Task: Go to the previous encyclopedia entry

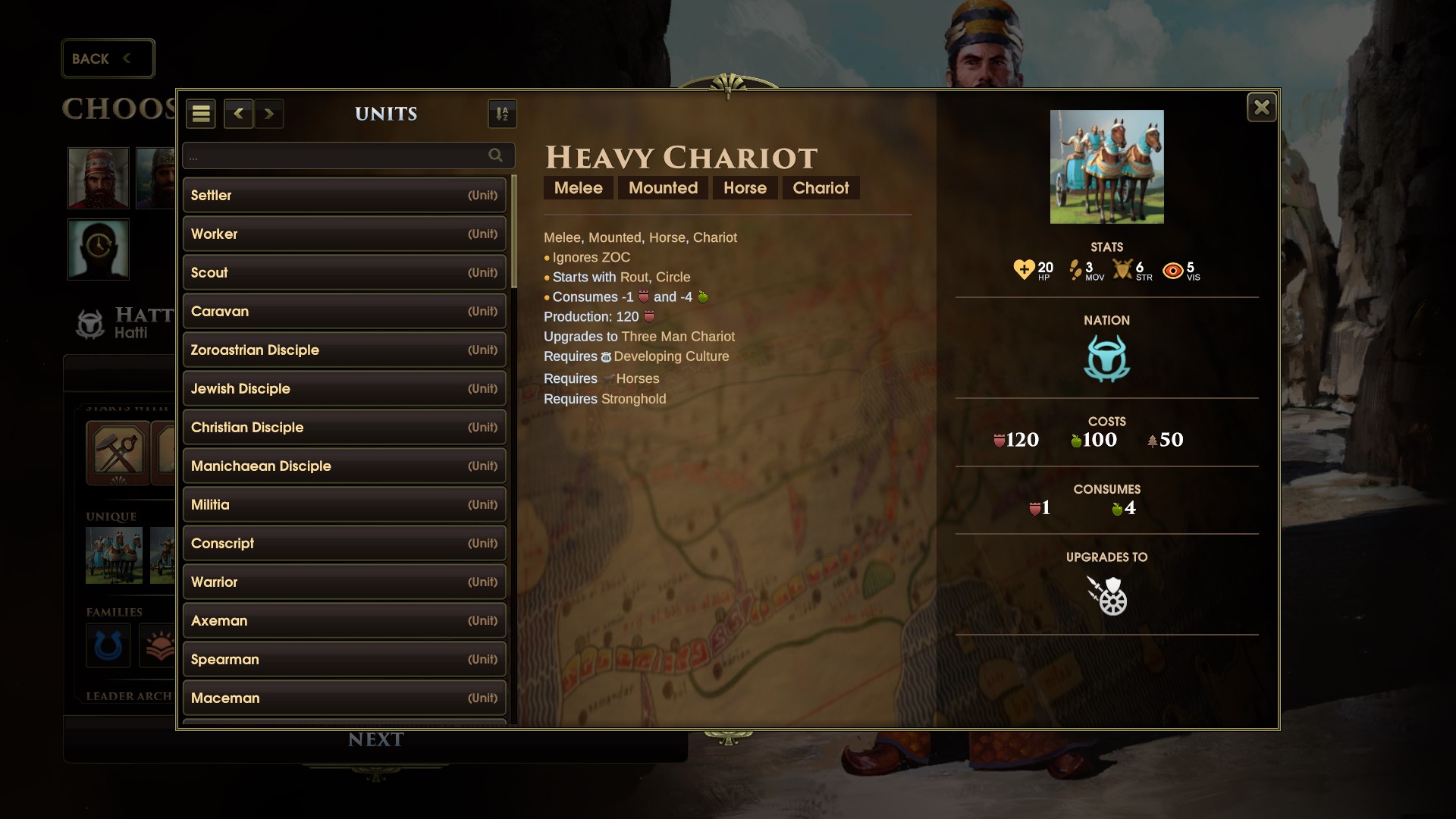Action: tap(238, 114)
